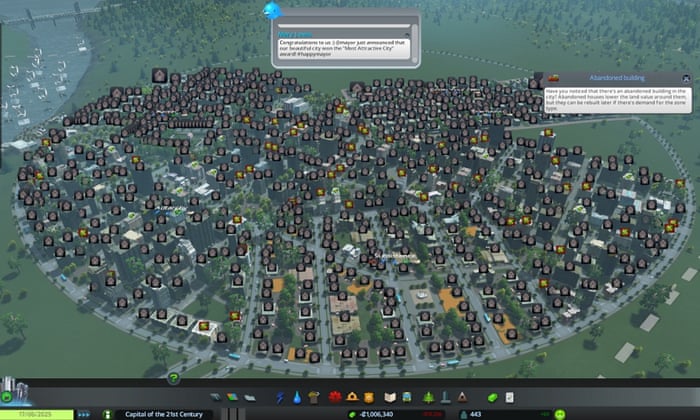700x420 pixels.
Task: Open the Healthcare red cross menu
Action: [x=334, y=397]
